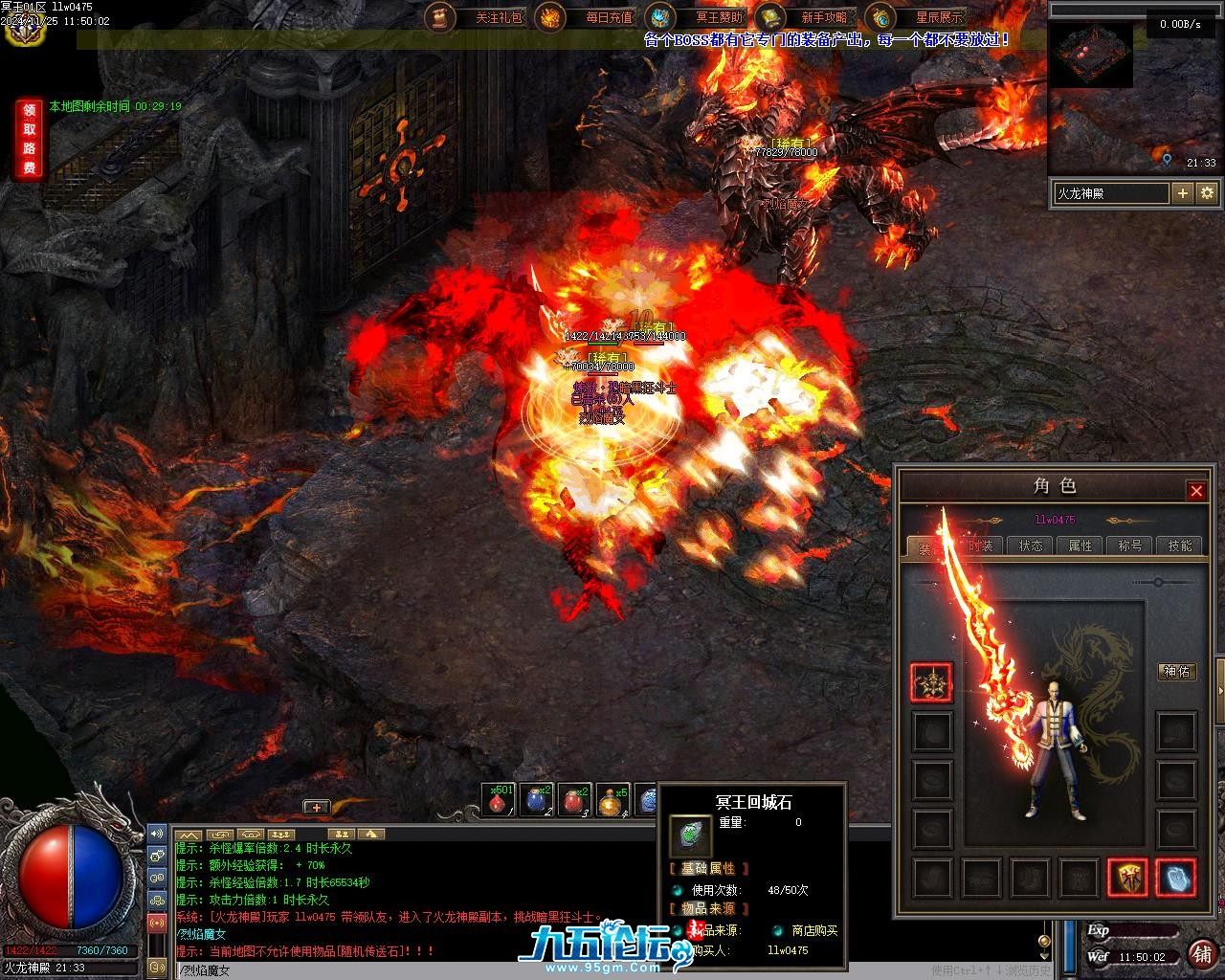Select the golden shield emblem equipment slot
The height and width of the screenshot is (980, 1225).
(1127, 877)
